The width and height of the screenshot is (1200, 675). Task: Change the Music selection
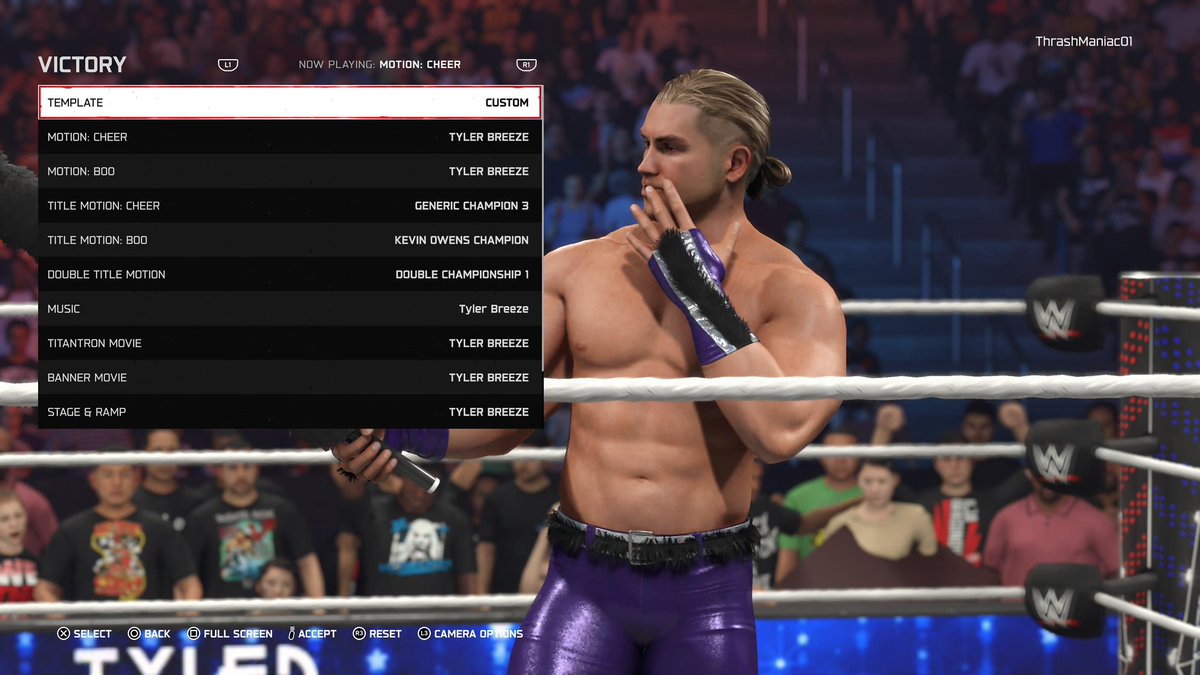pos(290,309)
